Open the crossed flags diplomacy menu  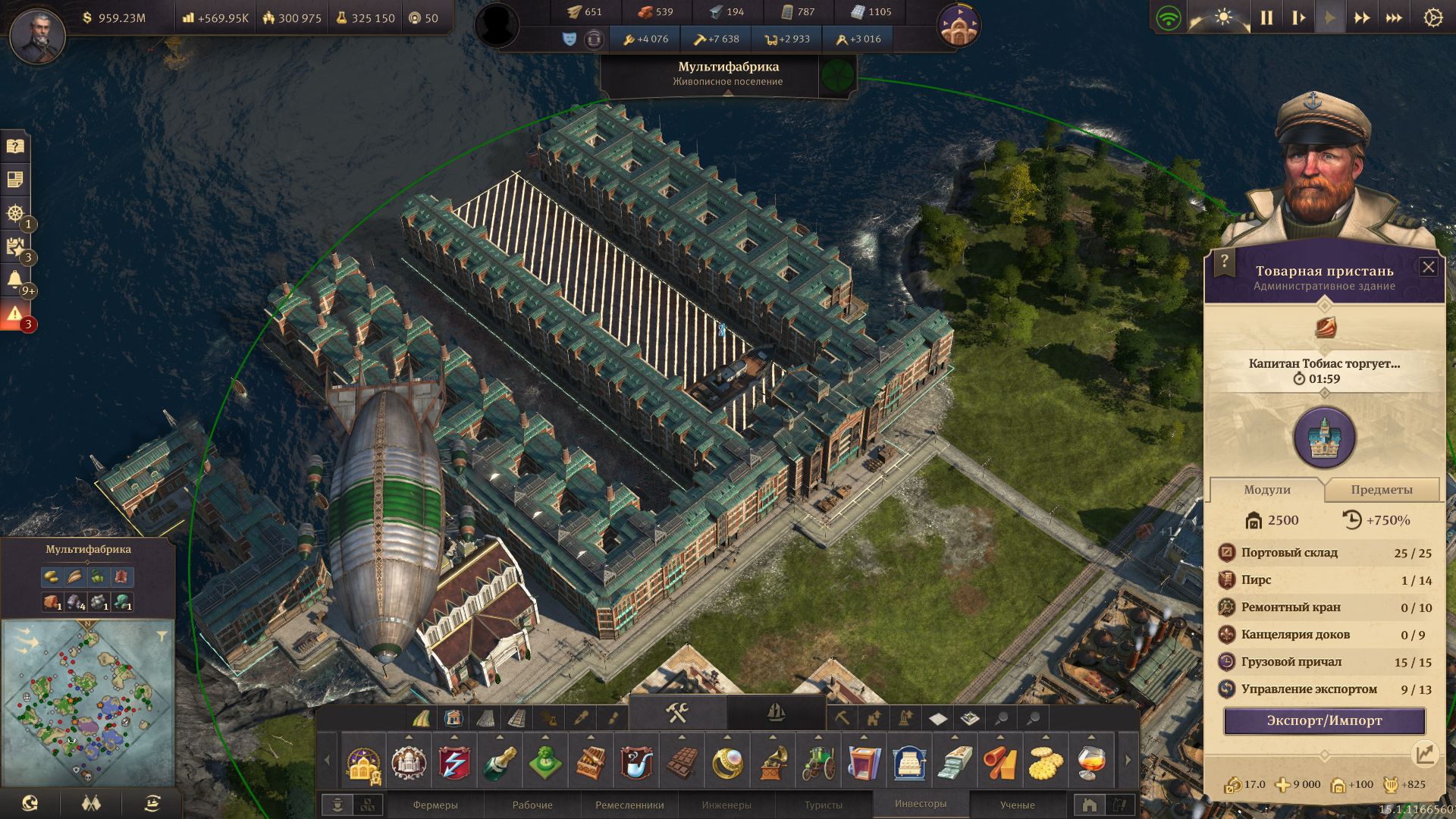(x=91, y=803)
